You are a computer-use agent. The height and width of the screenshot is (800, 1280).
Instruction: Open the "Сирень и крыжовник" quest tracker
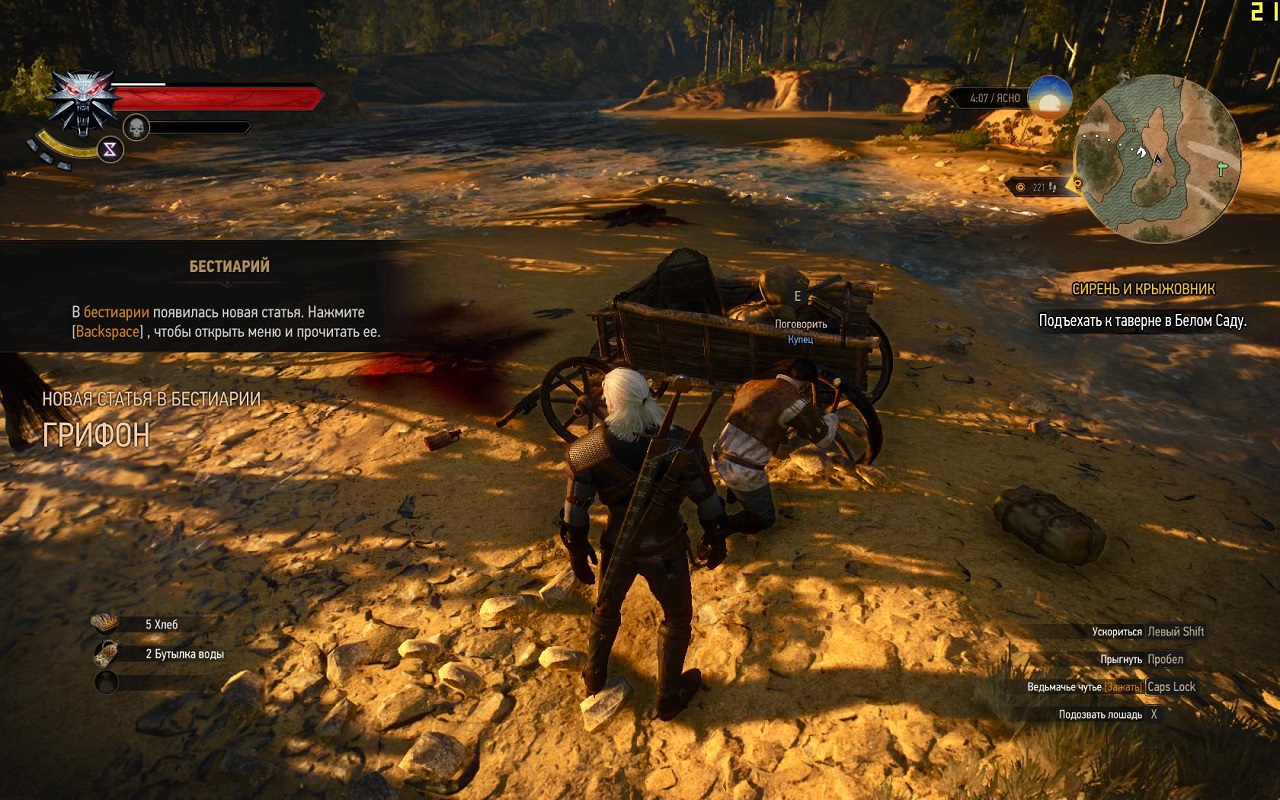(x=1143, y=289)
